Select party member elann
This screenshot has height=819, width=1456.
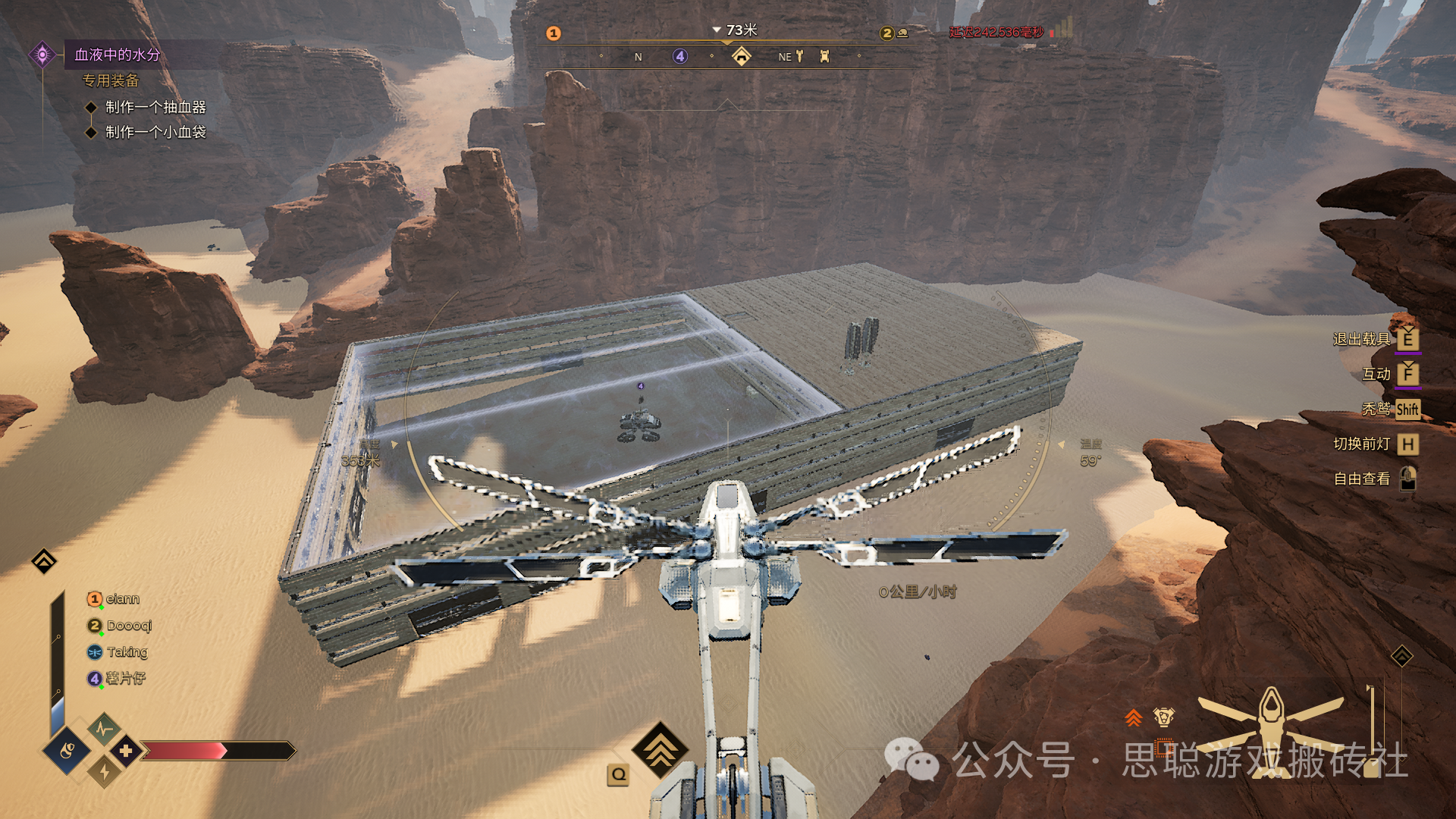tap(122, 599)
